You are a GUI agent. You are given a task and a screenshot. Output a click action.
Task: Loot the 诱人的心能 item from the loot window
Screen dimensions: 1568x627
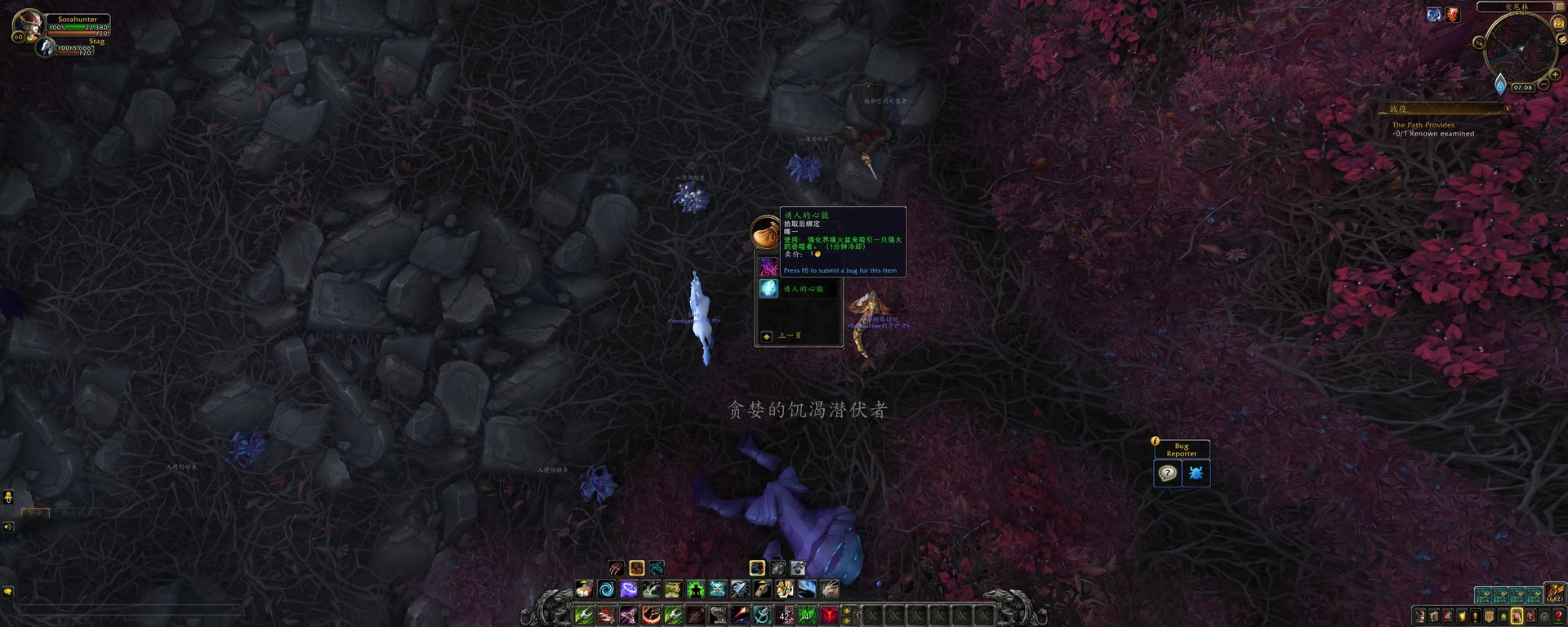click(x=768, y=289)
